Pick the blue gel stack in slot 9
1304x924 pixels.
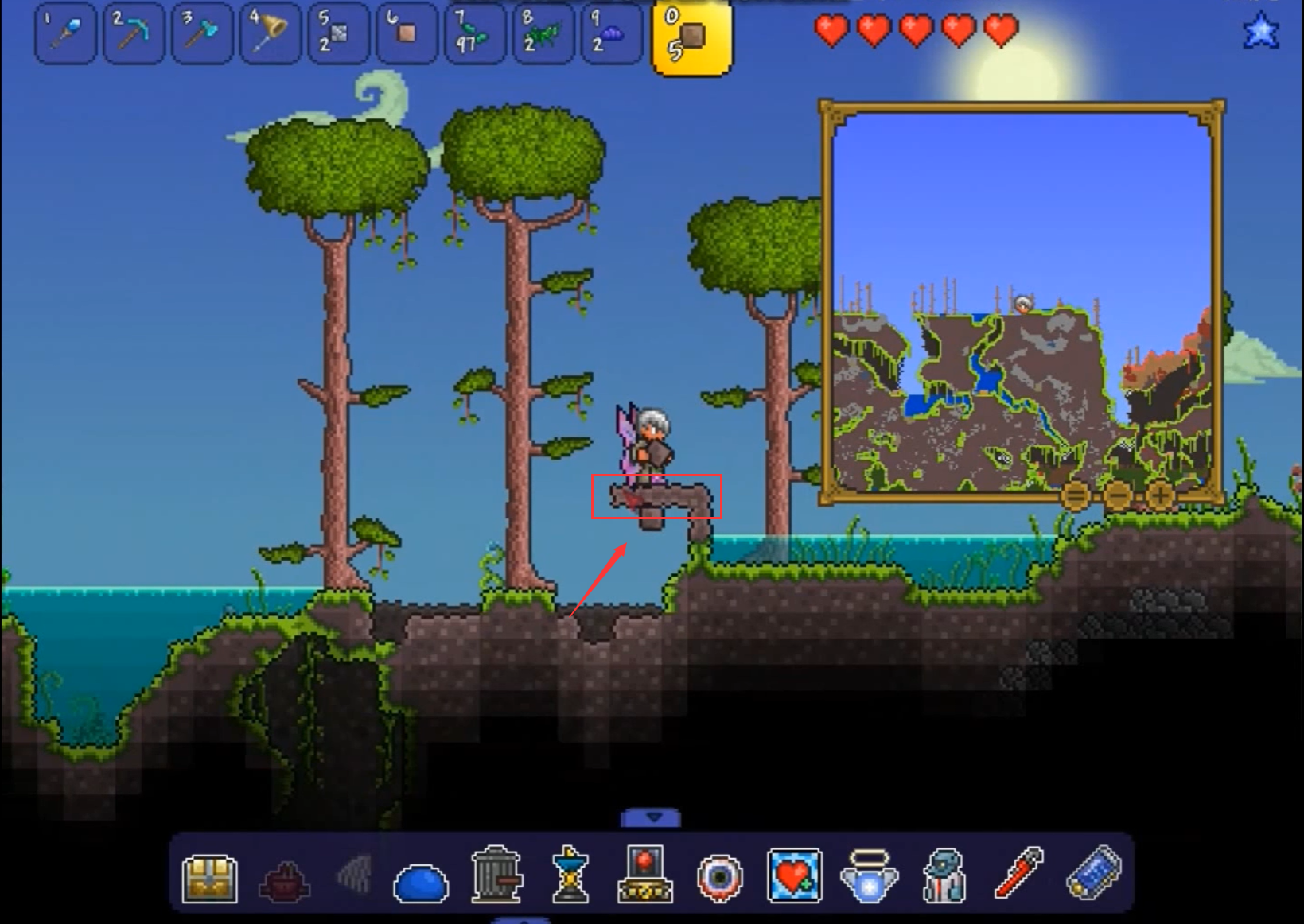point(611,34)
